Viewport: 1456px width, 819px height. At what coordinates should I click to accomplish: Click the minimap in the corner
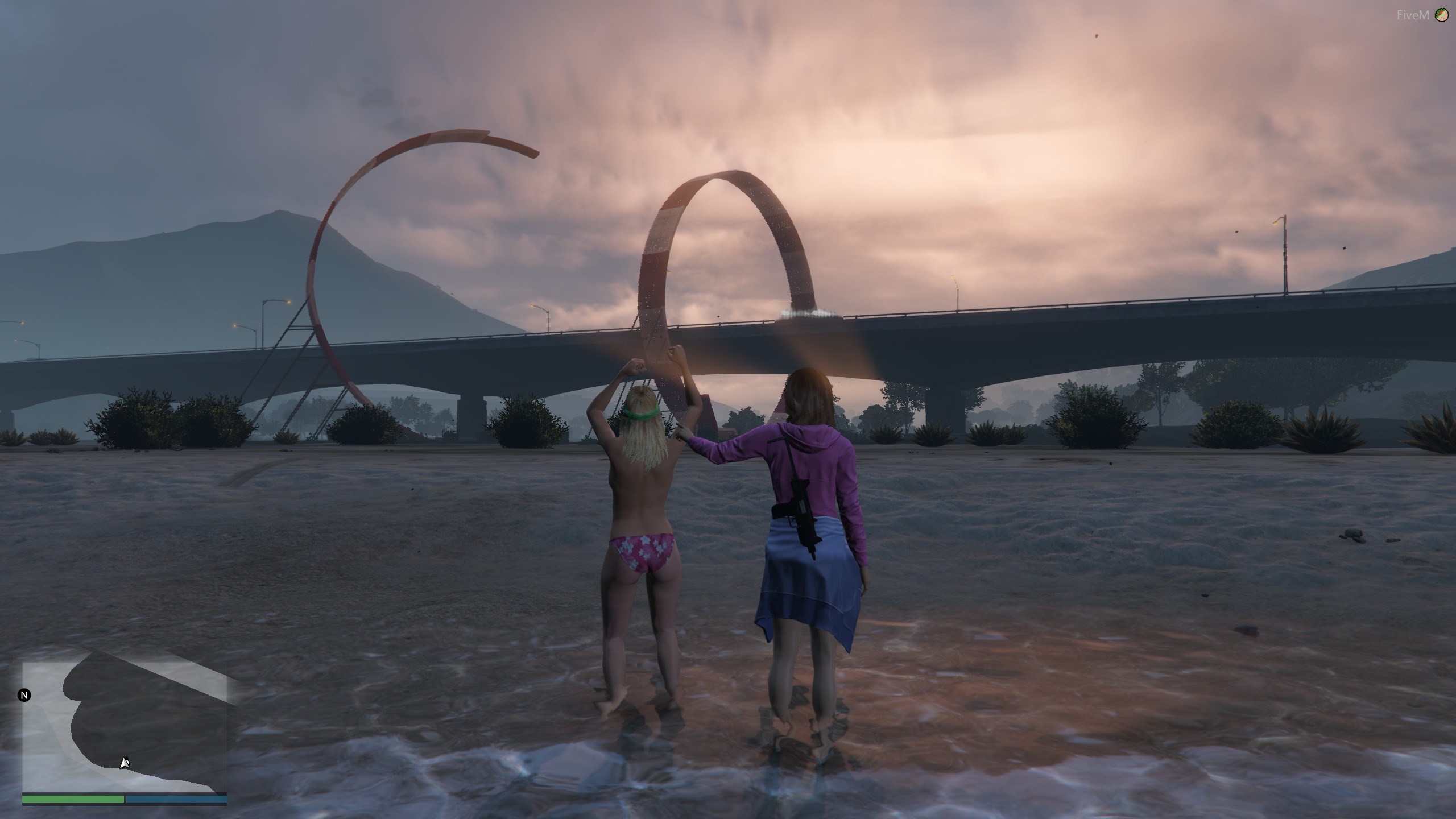[x=125, y=726]
